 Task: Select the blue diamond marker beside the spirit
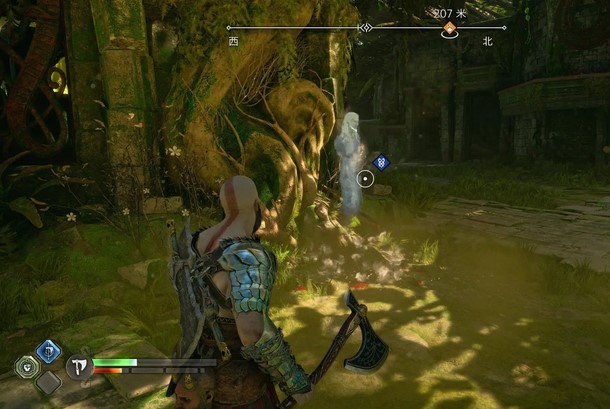(381, 162)
